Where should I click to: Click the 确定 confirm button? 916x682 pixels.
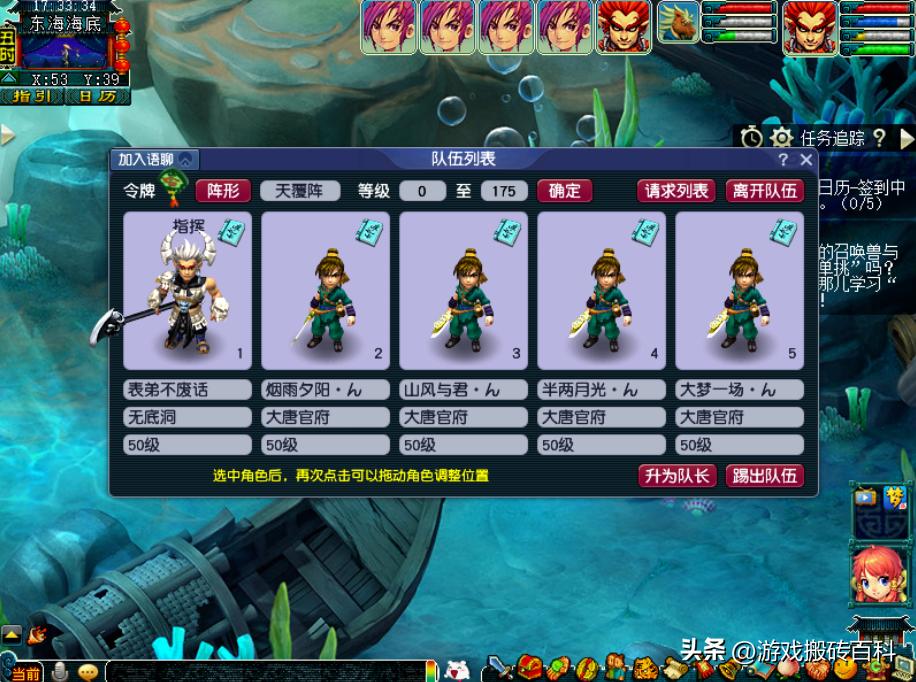click(x=564, y=191)
